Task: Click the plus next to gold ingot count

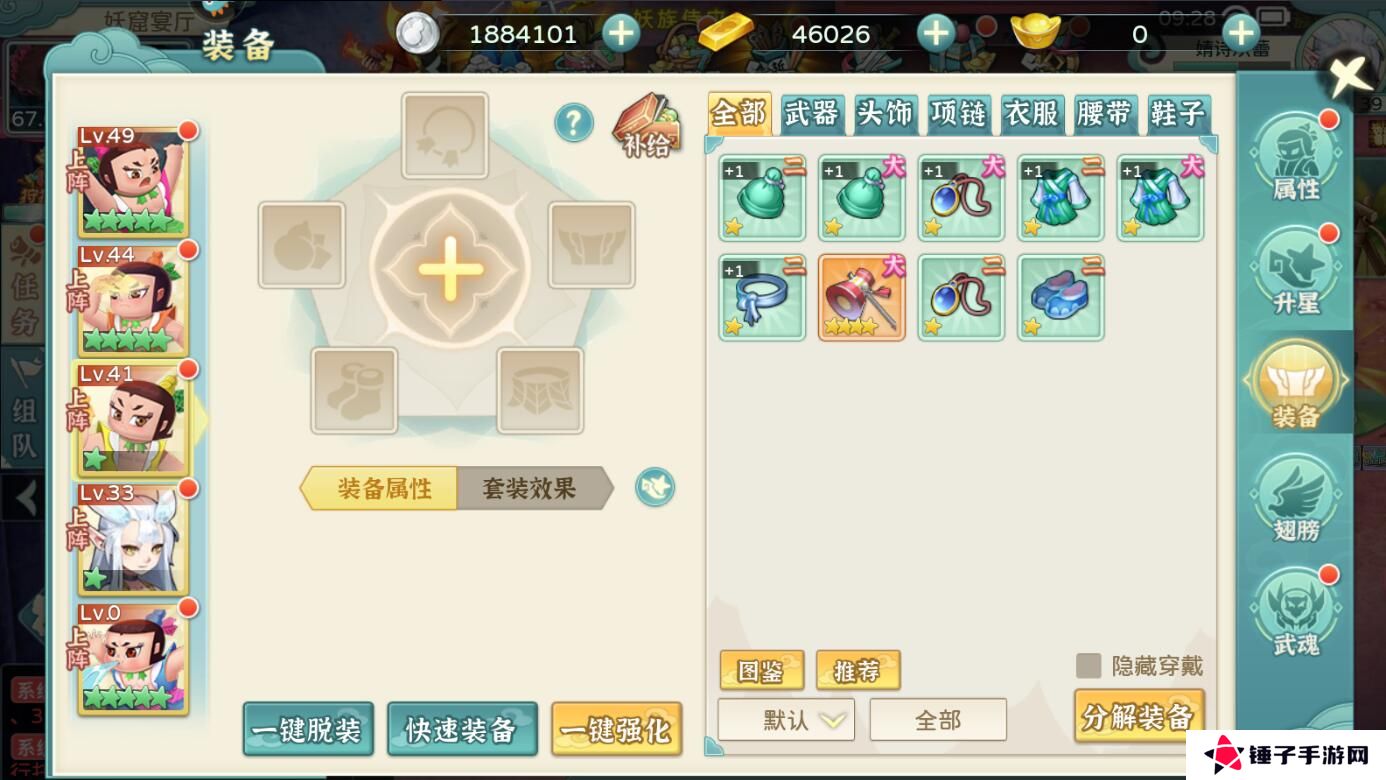Action: click(1240, 33)
